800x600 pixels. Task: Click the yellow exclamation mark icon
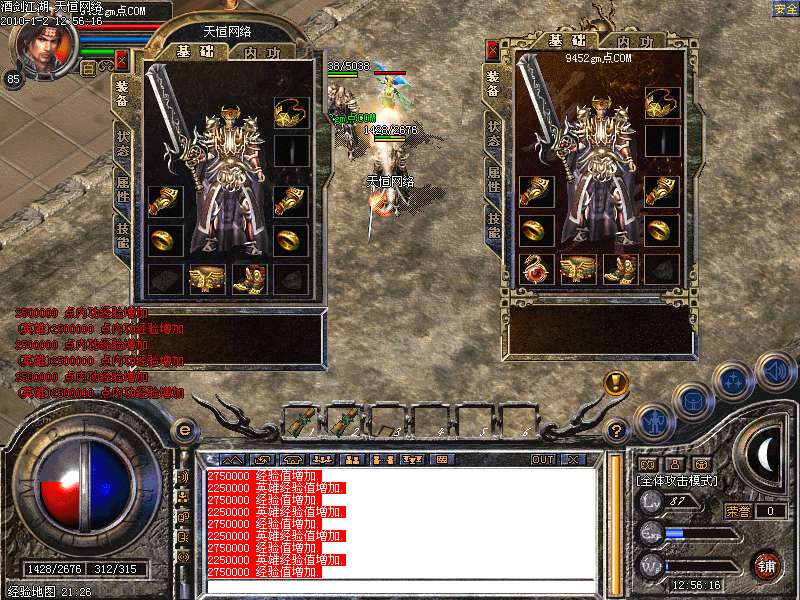[x=616, y=381]
